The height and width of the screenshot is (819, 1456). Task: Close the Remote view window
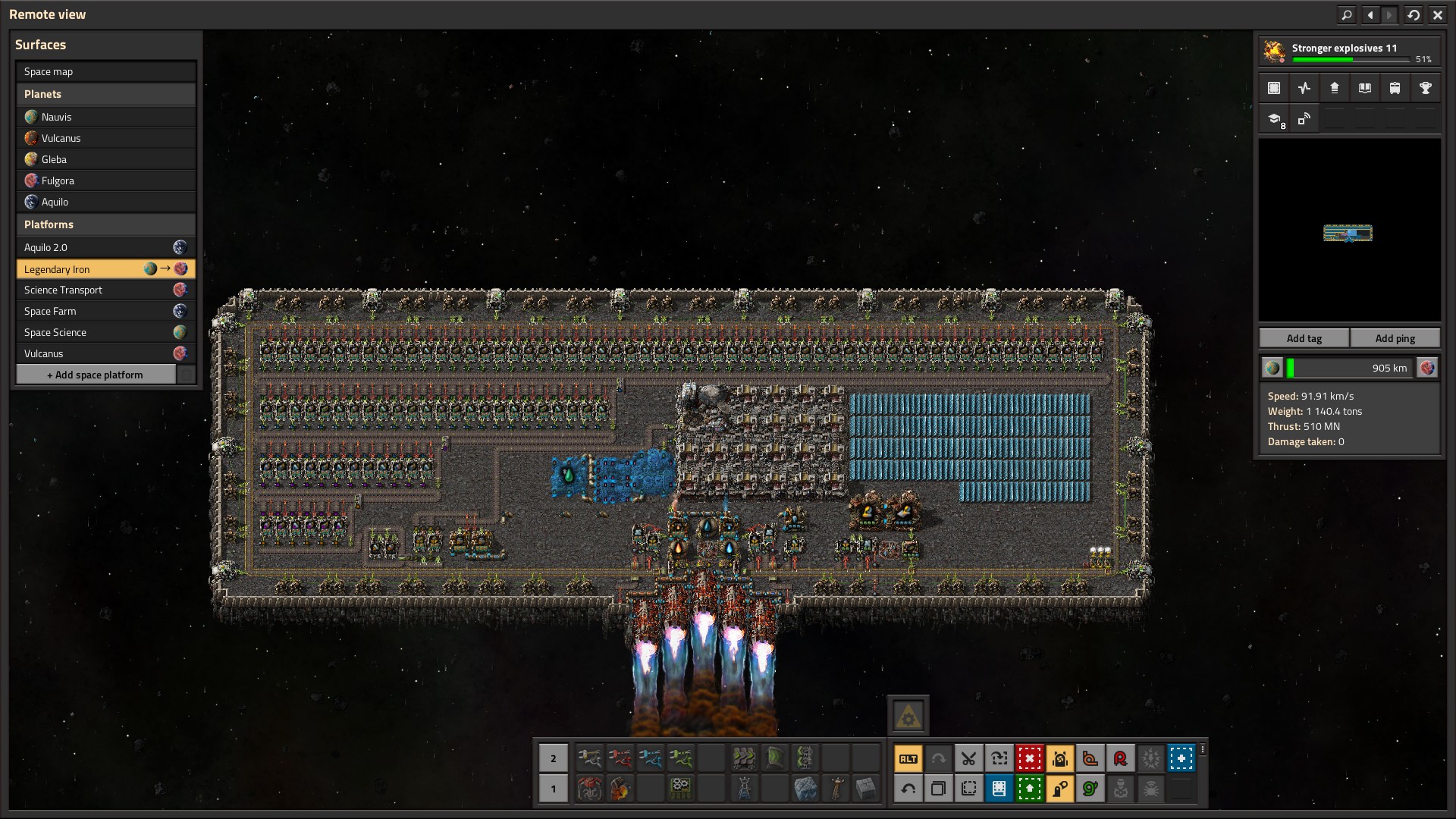(x=1437, y=14)
